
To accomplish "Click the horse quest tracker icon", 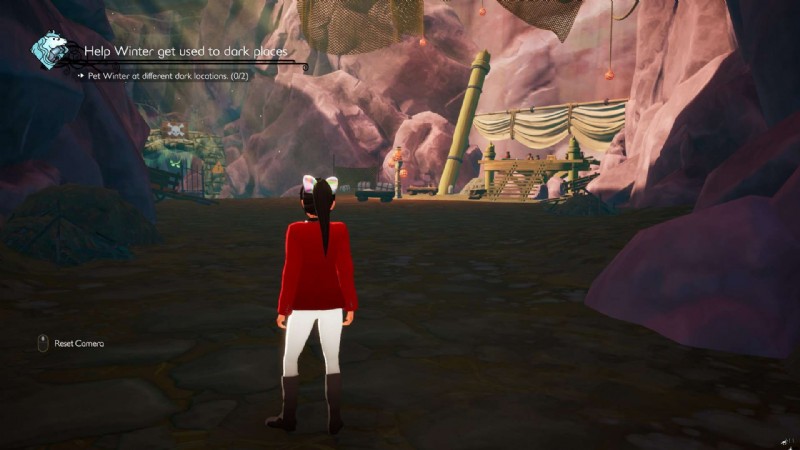I will point(49,50).
